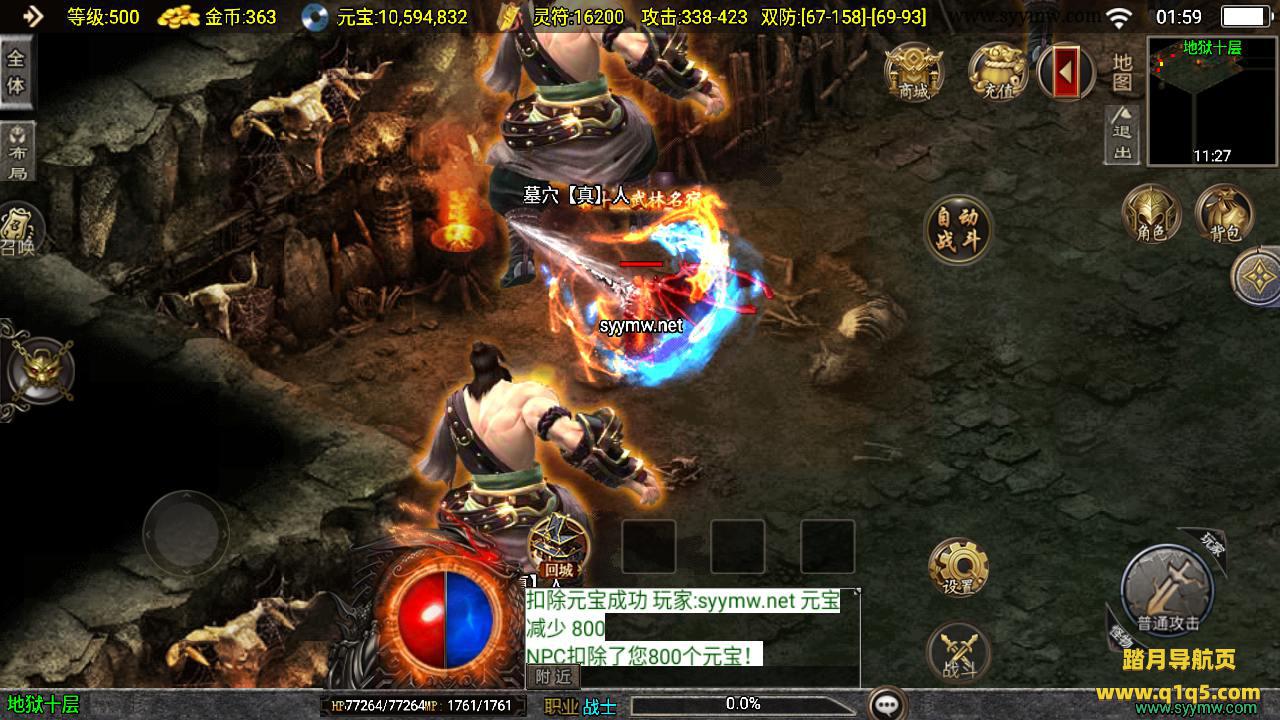This screenshot has height=720, width=1280.
Task: Expand the top-left arrow menu
Action: [x=32, y=16]
